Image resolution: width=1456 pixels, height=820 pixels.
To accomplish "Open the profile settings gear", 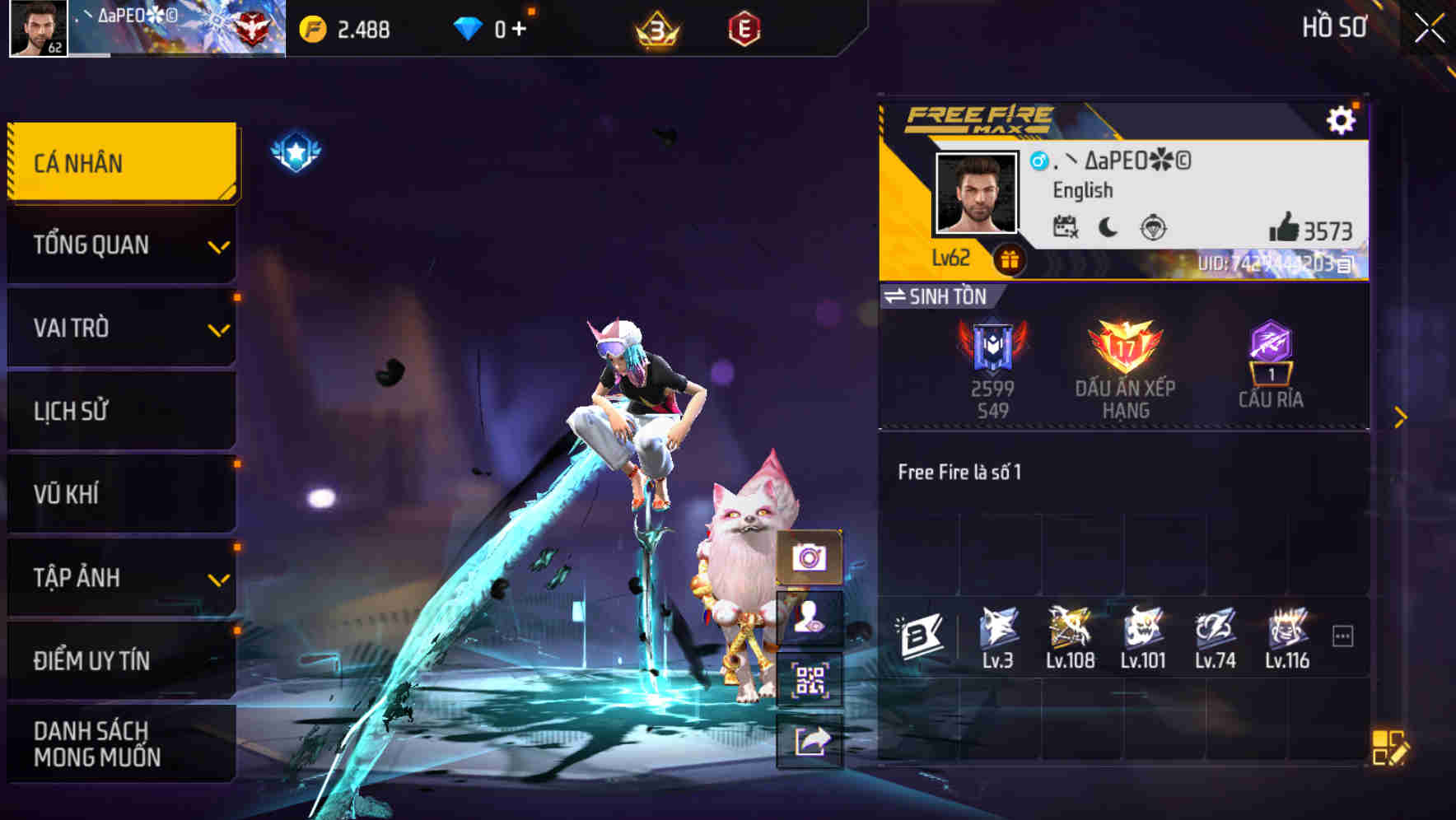I will [x=1343, y=119].
